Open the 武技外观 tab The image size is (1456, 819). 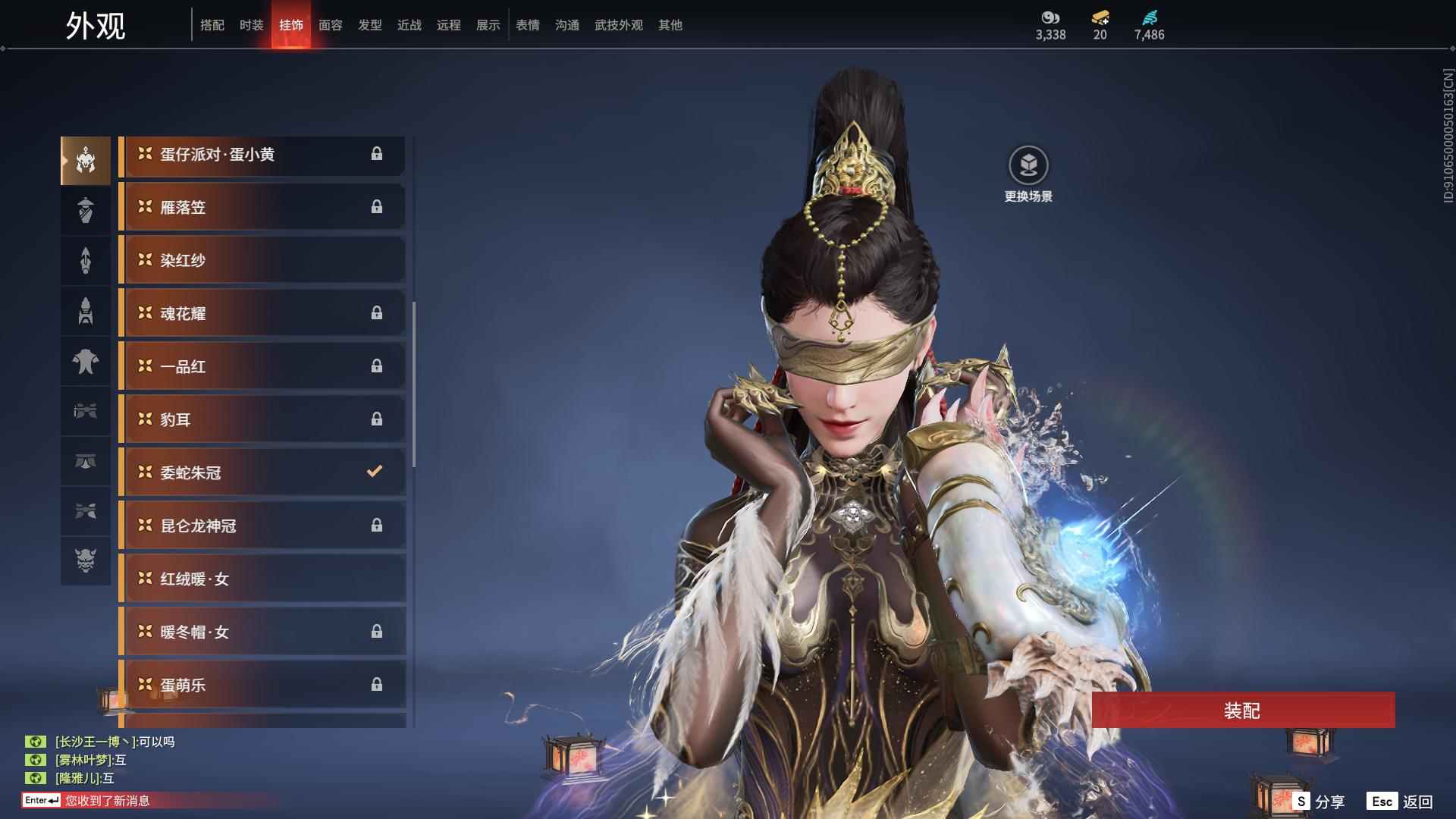point(618,25)
